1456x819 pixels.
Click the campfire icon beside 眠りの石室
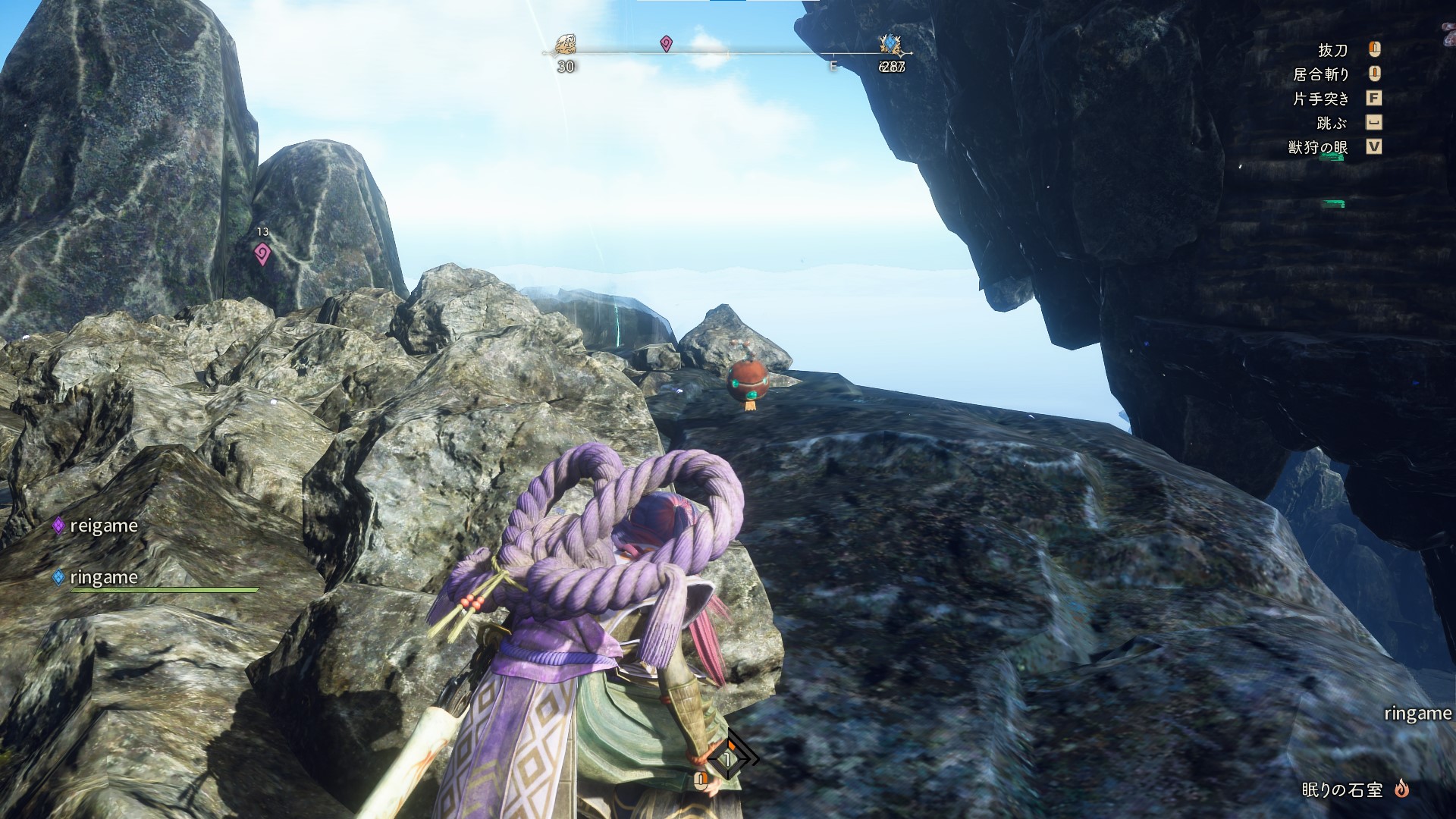point(1401,789)
